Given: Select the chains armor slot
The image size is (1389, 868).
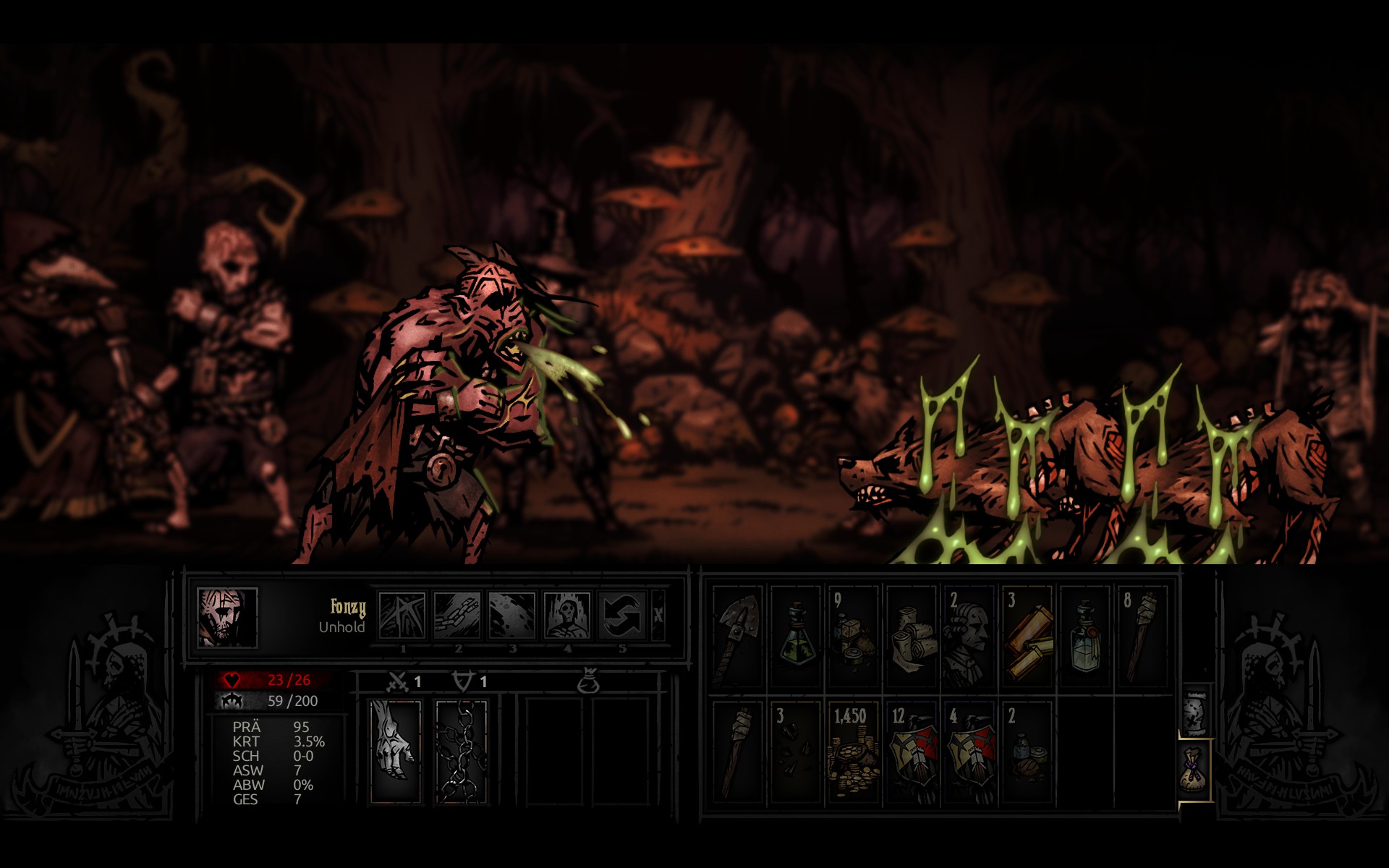Looking at the screenshot, I should pyautogui.click(x=462, y=751).
